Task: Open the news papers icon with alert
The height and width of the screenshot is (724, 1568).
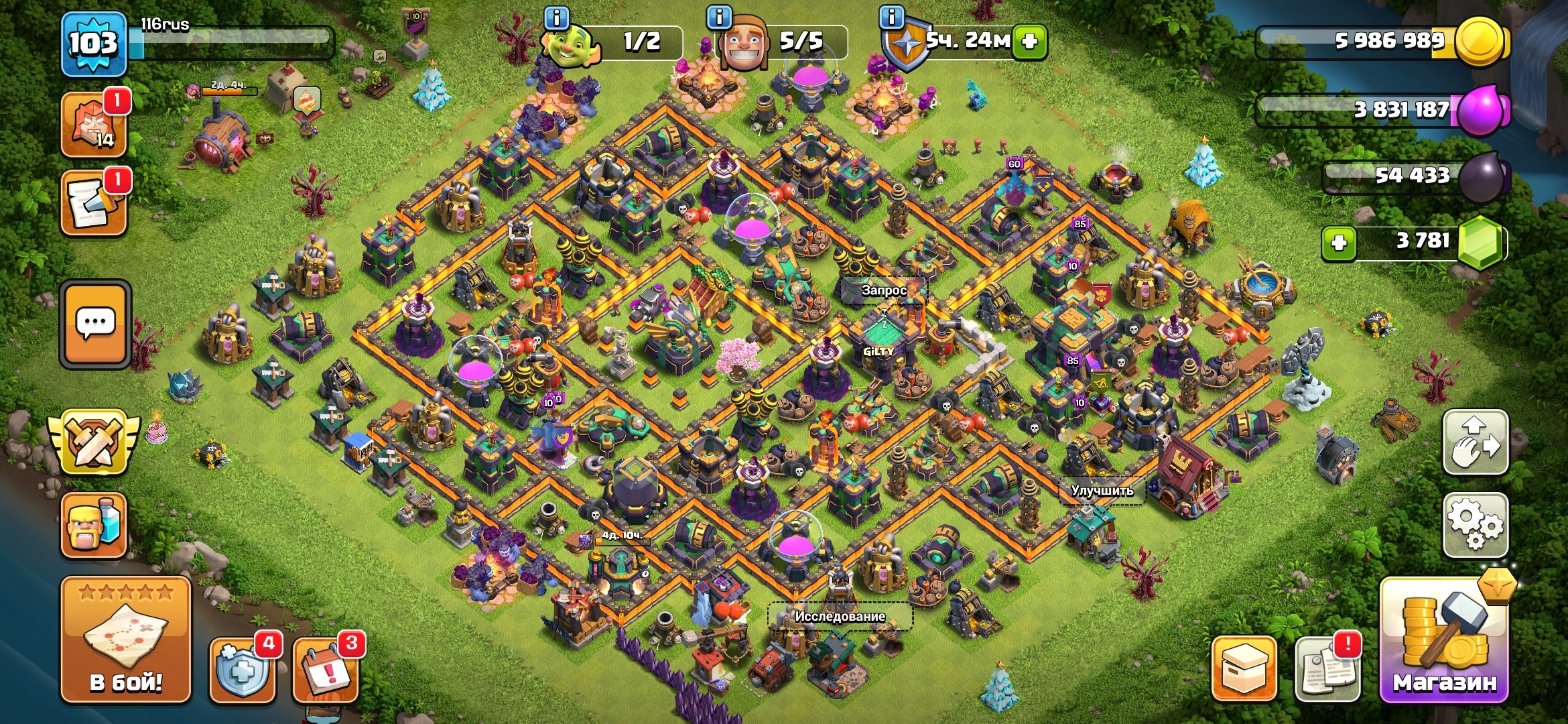Action: click(x=1327, y=669)
